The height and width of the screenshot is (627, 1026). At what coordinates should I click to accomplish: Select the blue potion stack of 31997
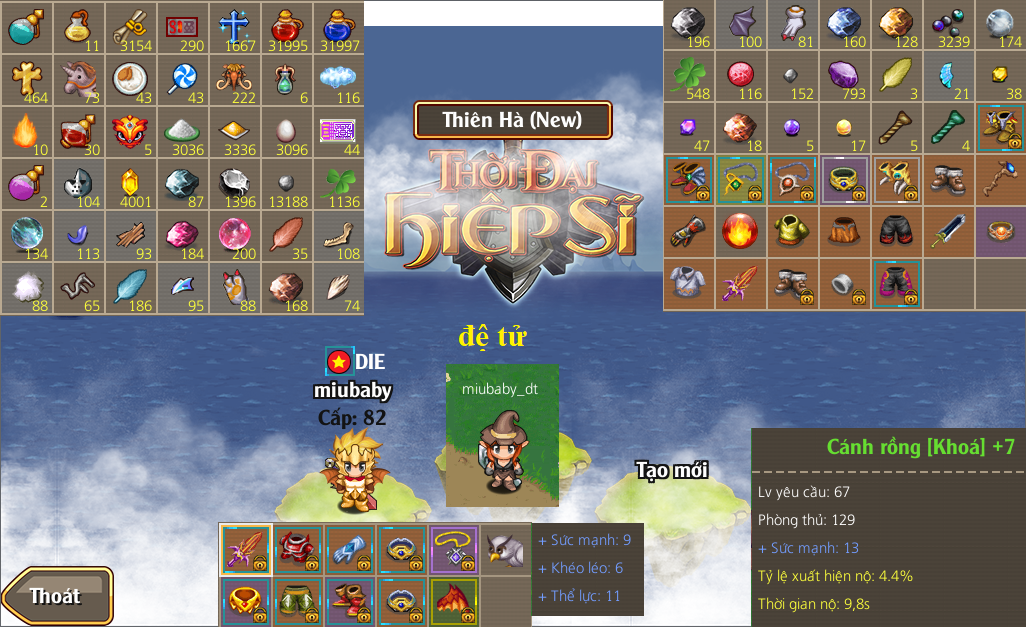tap(338, 27)
